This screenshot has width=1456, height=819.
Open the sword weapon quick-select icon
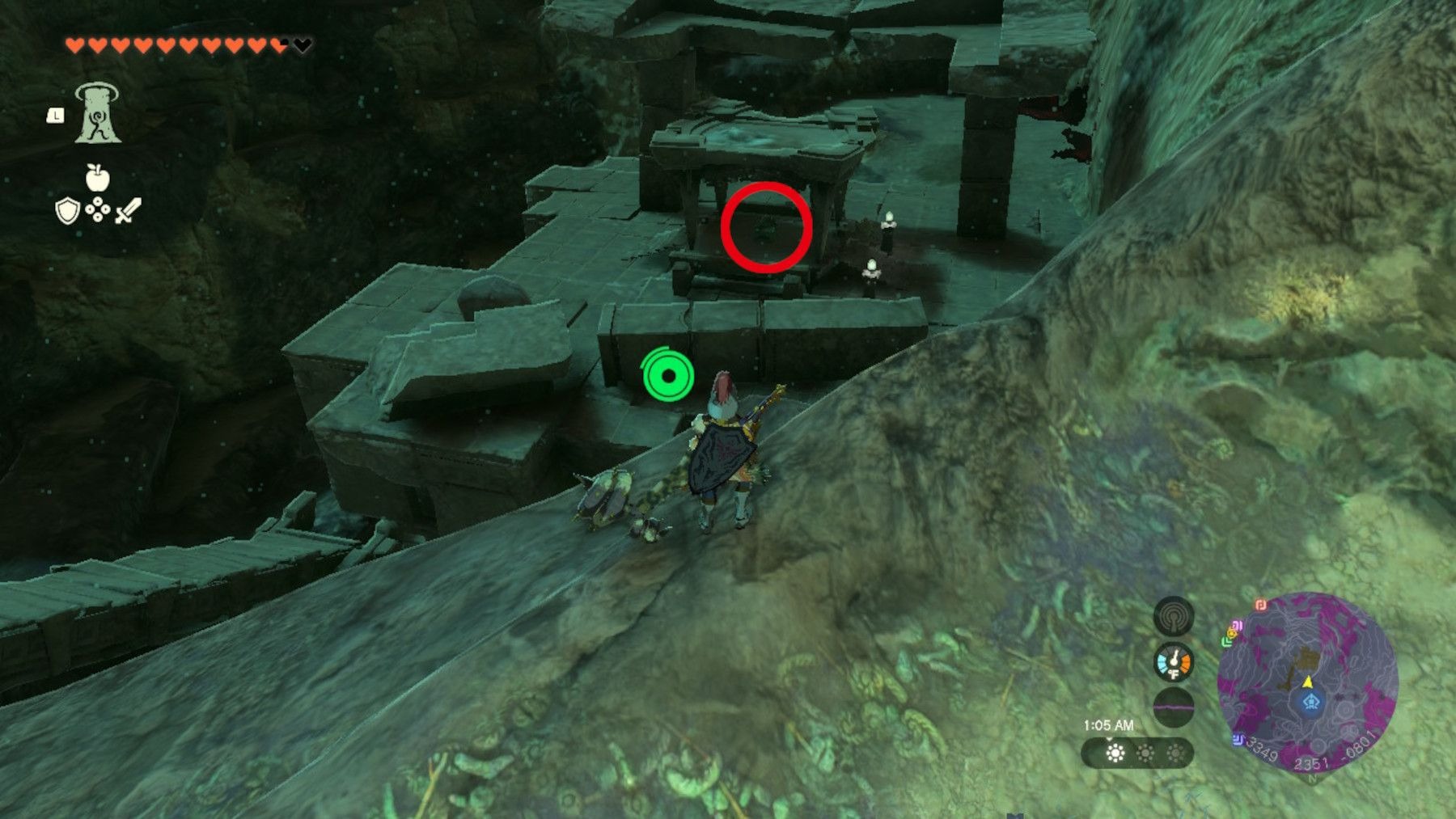pos(128,211)
